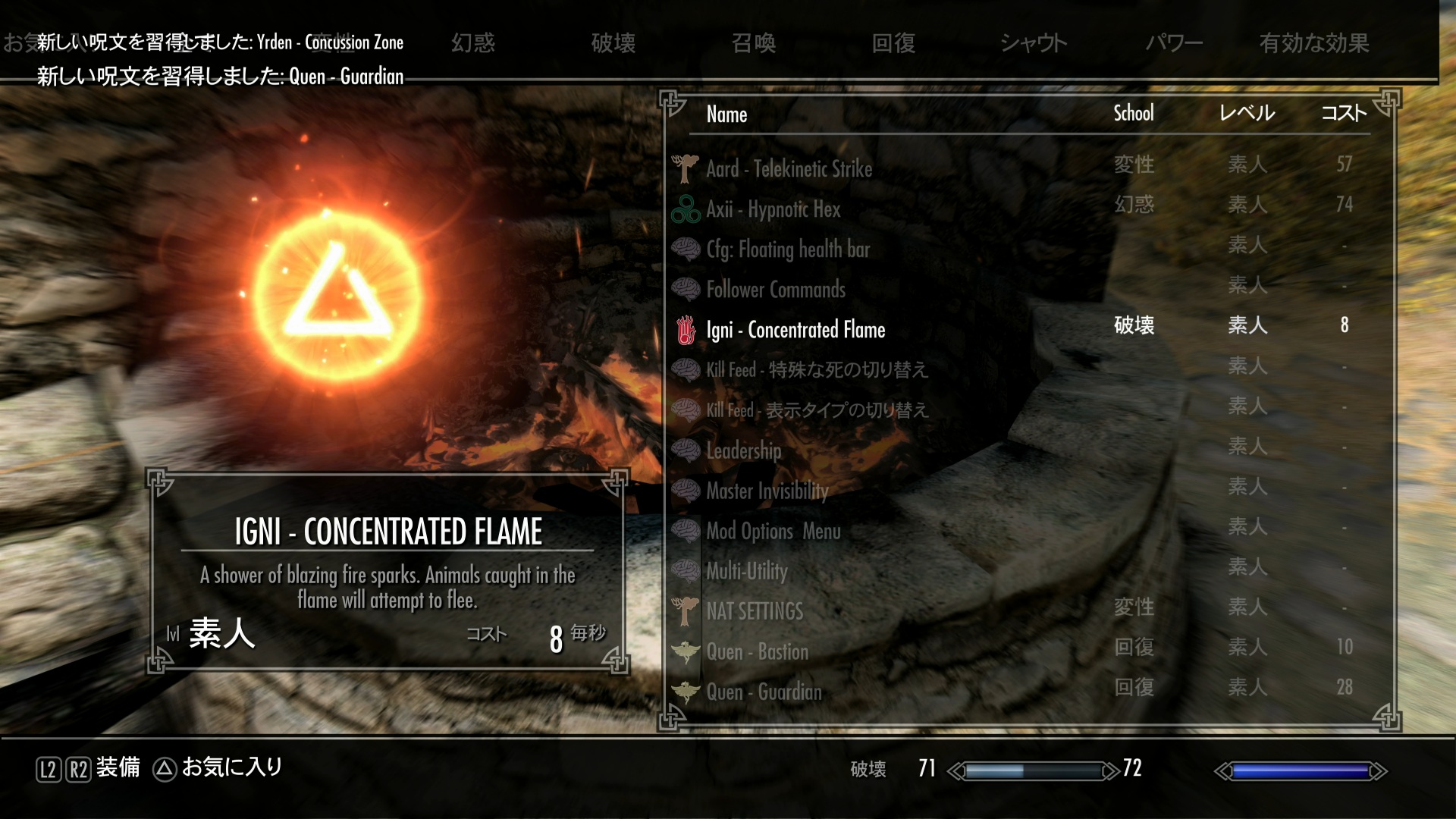1456x819 pixels.
Task: Open the Mod Options Menu entry
Action: tap(773, 531)
